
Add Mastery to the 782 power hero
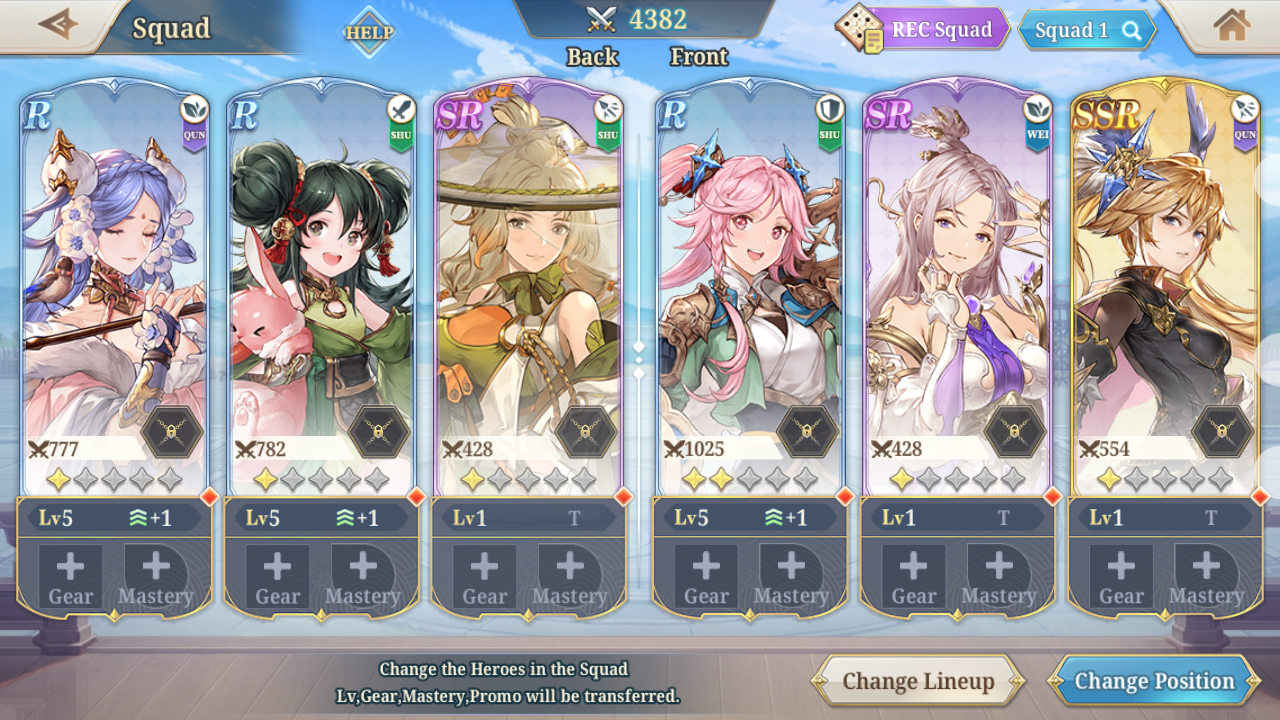click(363, 577)
